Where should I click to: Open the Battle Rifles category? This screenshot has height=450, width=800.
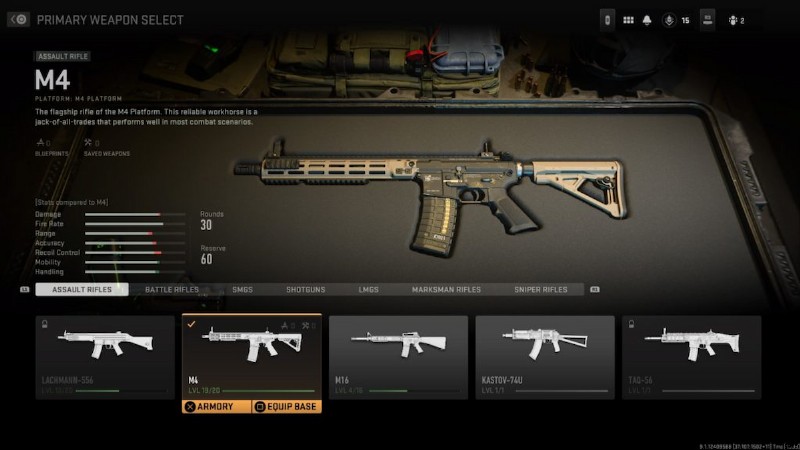tap(171, 290)
